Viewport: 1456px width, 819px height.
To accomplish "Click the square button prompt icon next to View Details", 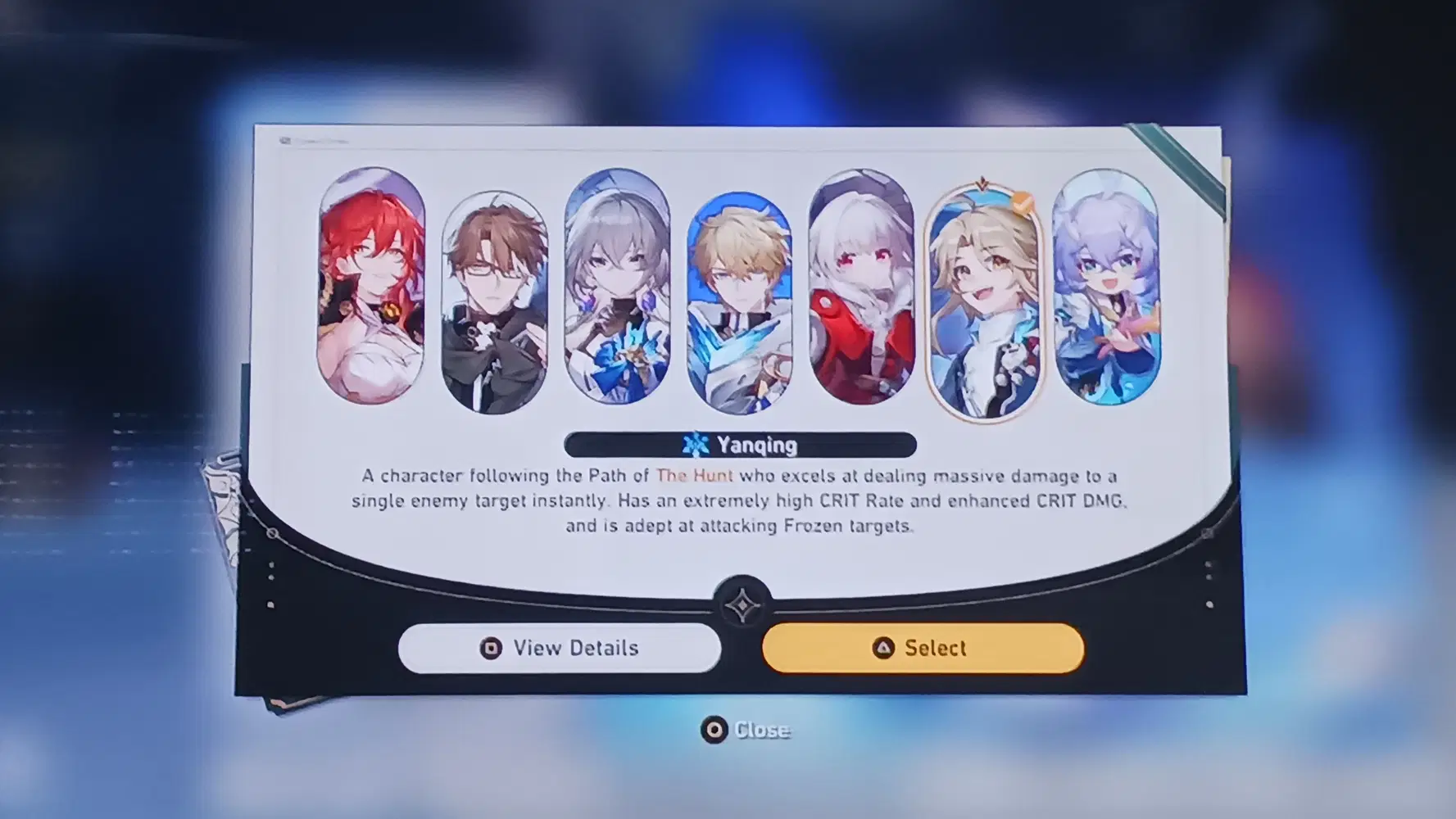I will tap(490, 648).
